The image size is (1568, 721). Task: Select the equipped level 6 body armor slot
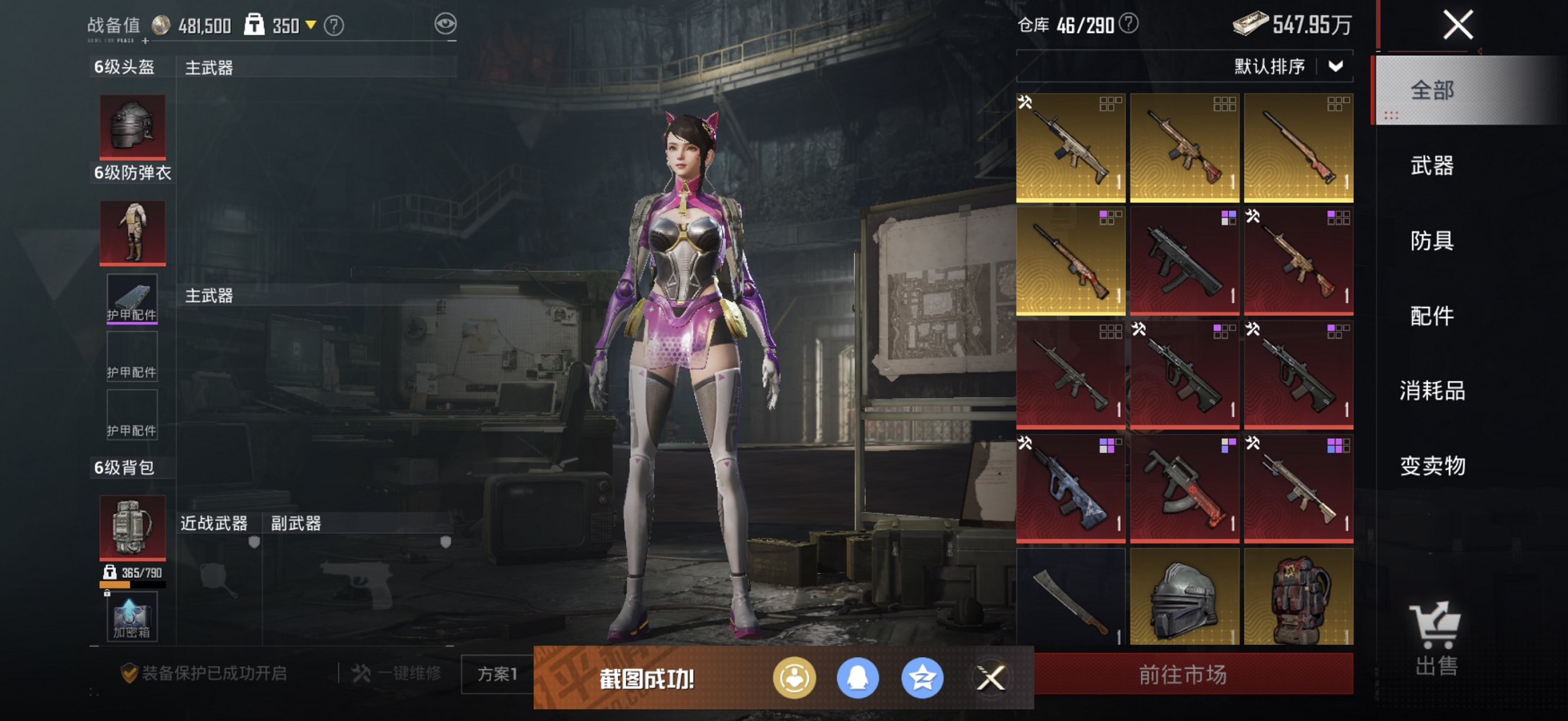132,232
